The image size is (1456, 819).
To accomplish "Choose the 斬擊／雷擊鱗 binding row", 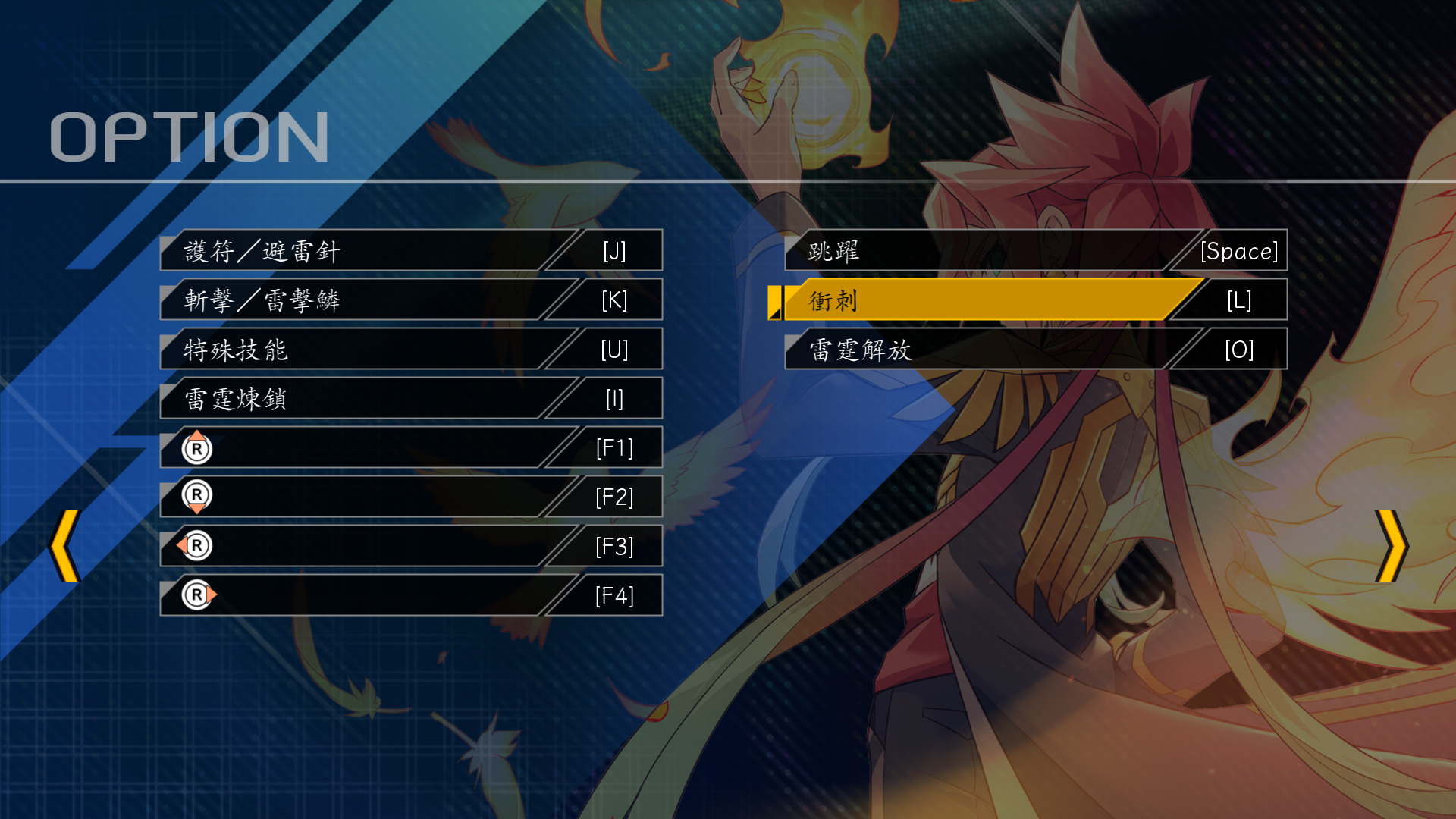I will 409,300.
